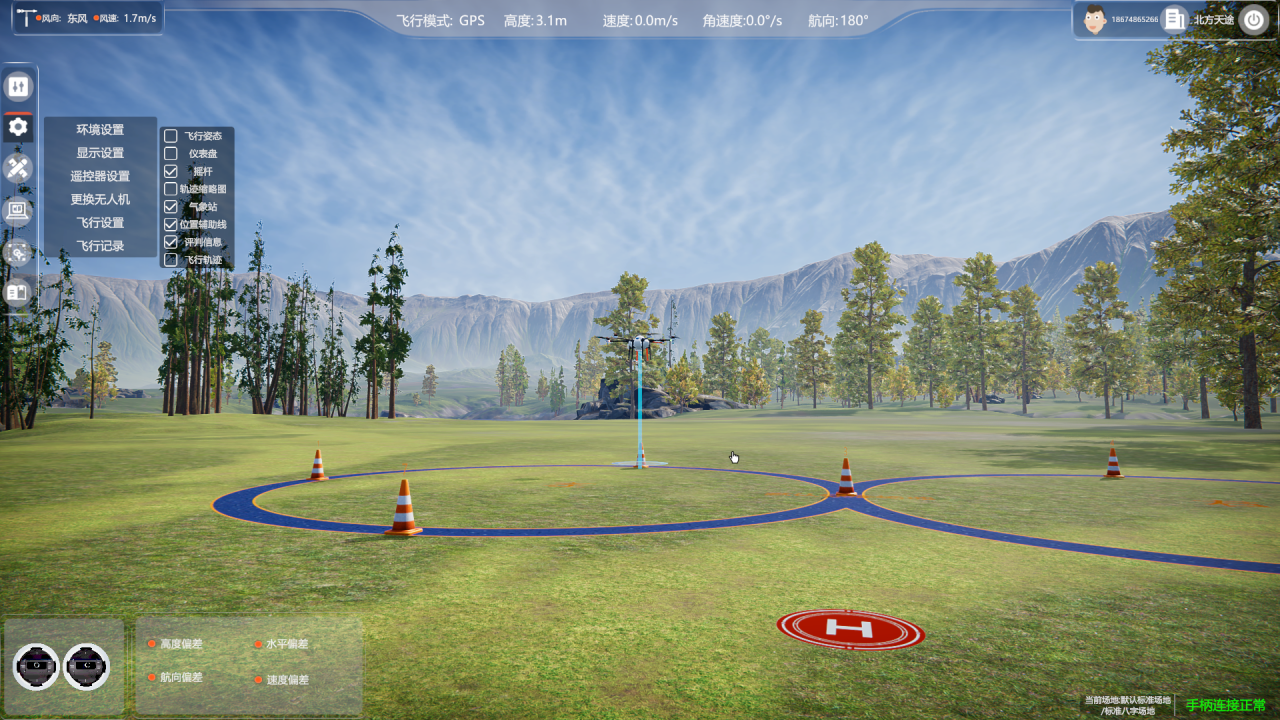This screenshot has width=1280, height=720.
Task: Disable the 位置辅助线 position guide line
Action: pos(171,224)
